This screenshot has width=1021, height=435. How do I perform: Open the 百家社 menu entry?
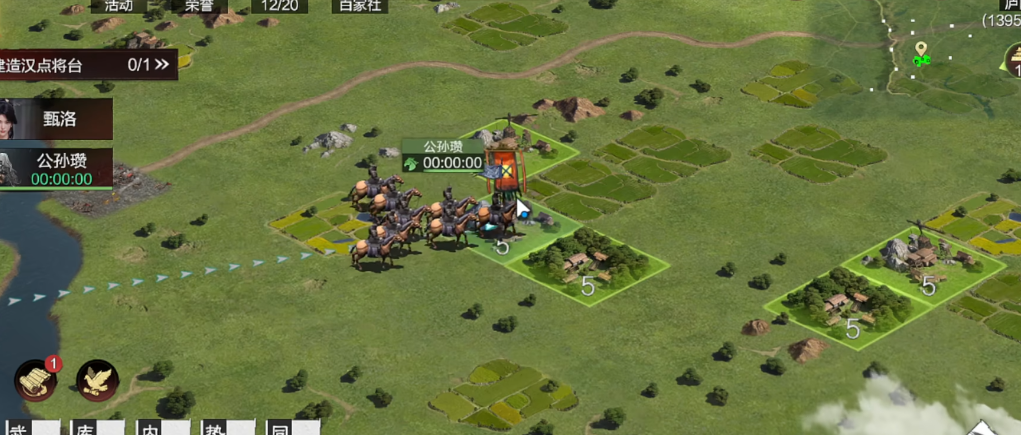(x=360, y=5)
